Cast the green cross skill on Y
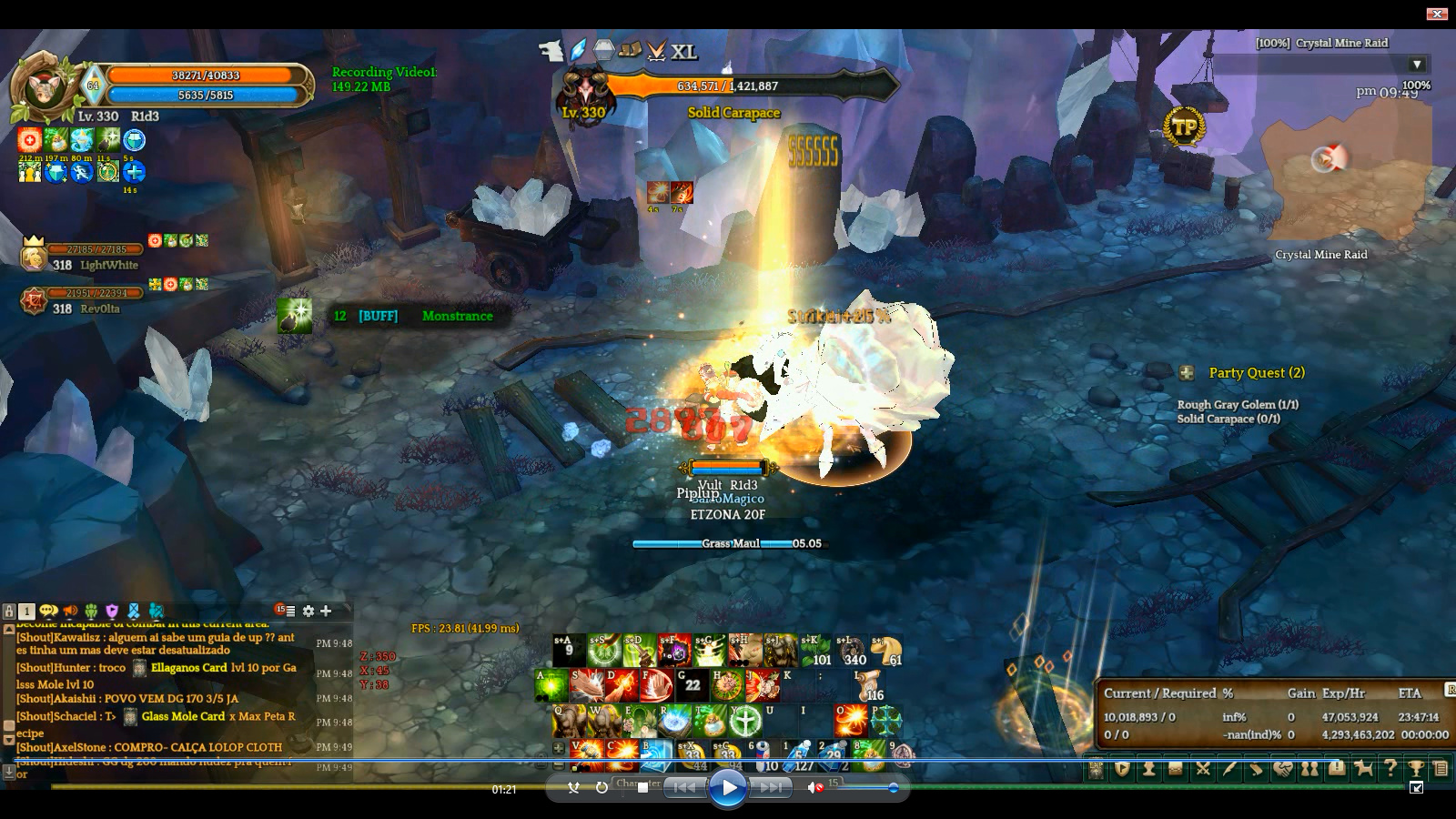This screenshot has width=1456, height=819. pyautogui.click(x=745, y=721)
